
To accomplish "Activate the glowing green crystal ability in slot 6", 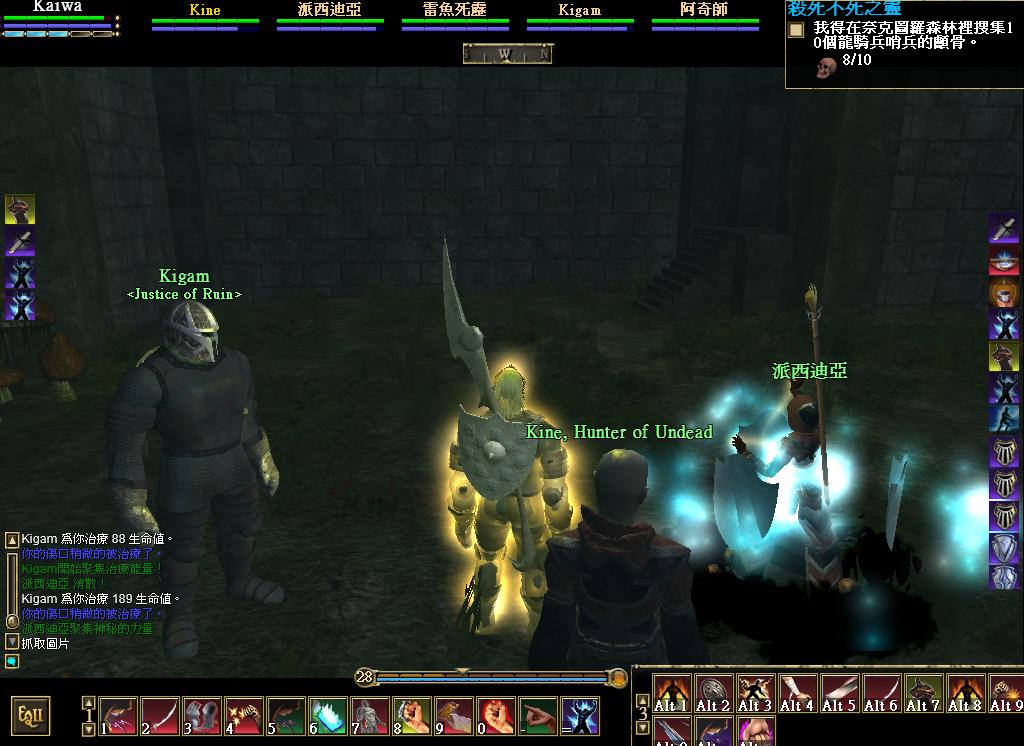I will pos(328,716).
